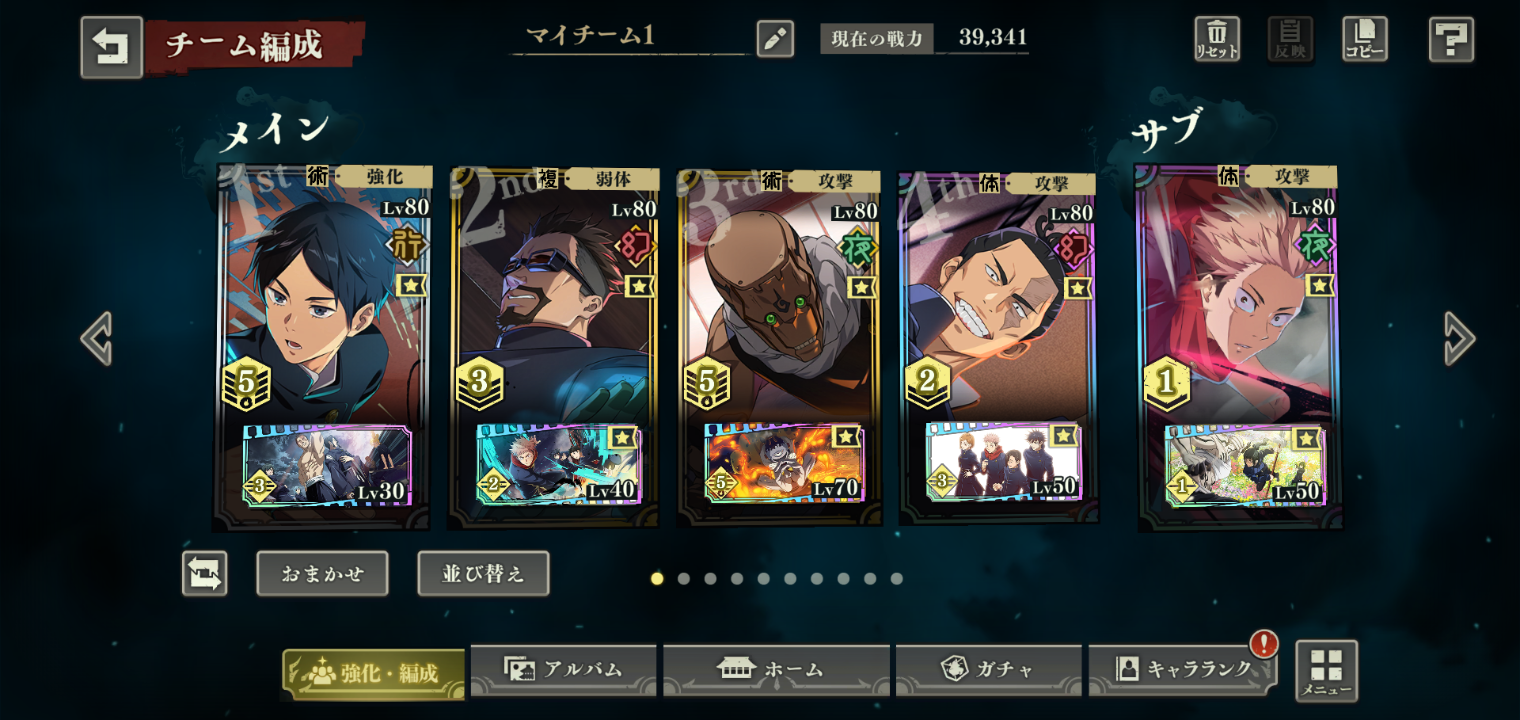Auto-fill the team with おまかせ
1520x720 pixels.
click(x=322, y=574)
